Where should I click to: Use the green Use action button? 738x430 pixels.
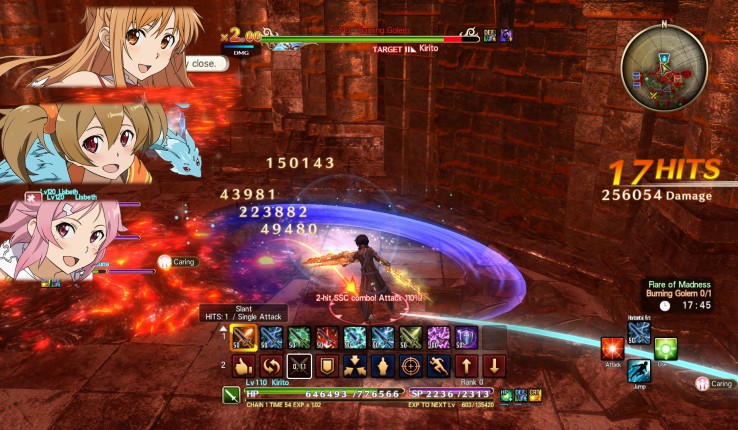click(666, 349)
